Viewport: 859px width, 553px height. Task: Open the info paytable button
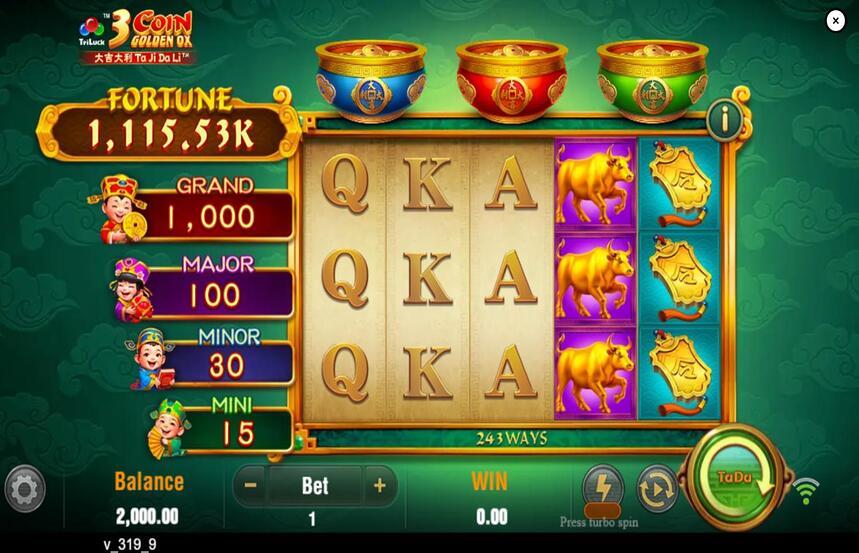tap(725, 120)
